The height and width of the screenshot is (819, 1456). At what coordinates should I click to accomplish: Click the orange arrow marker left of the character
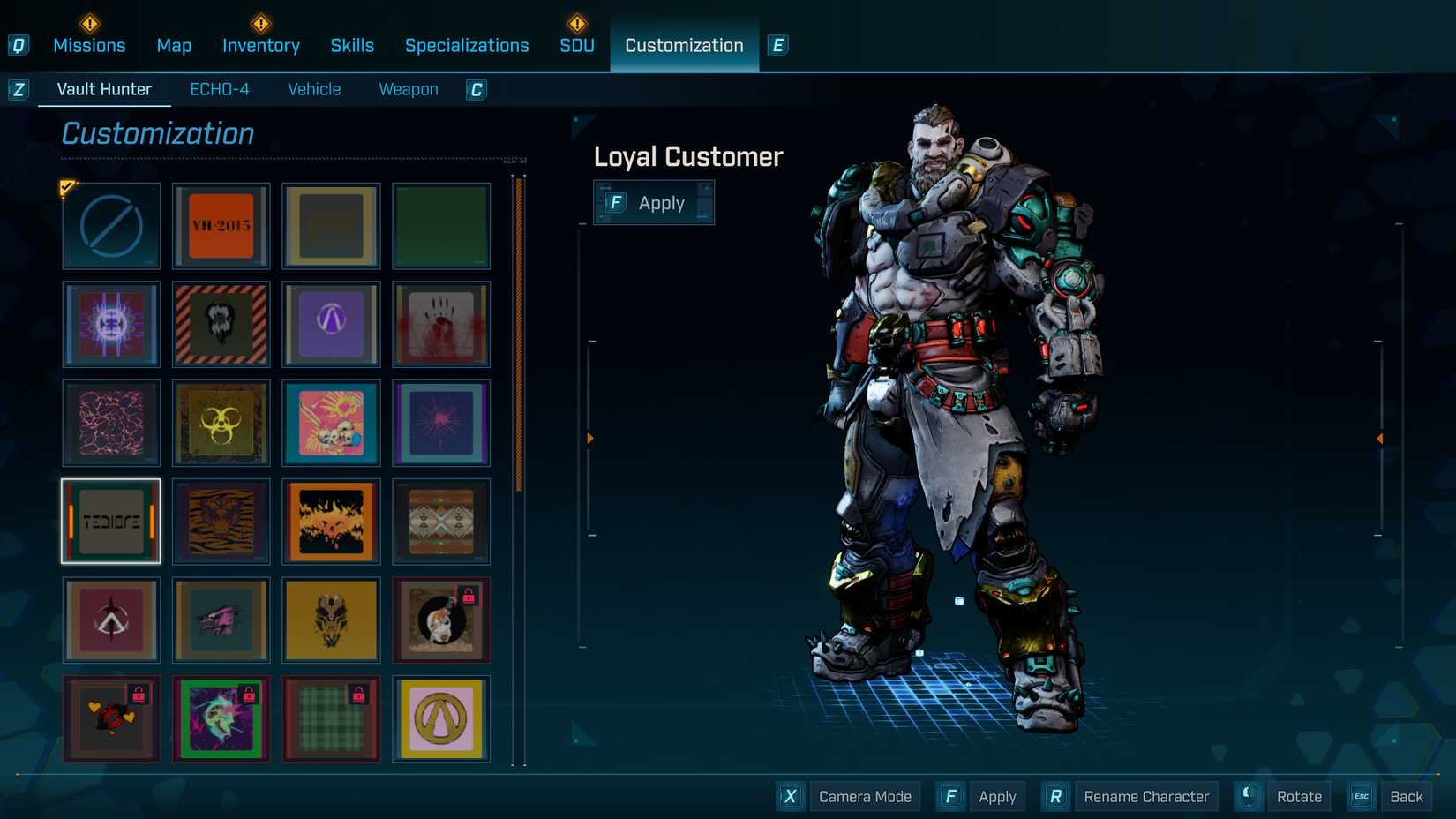pyautogui.click(x=589, y=436)
